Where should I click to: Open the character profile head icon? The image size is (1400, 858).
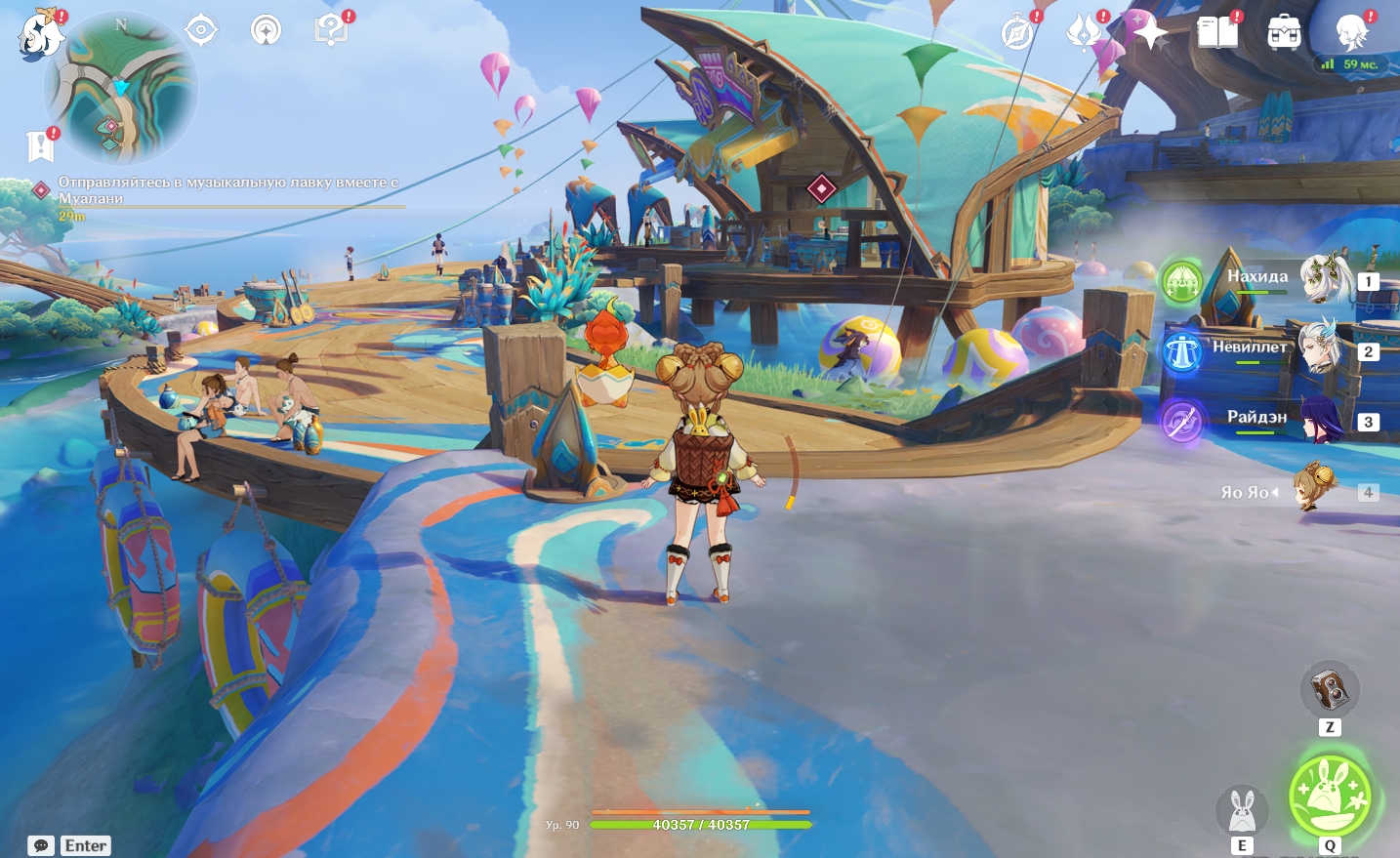point(1352,33)
